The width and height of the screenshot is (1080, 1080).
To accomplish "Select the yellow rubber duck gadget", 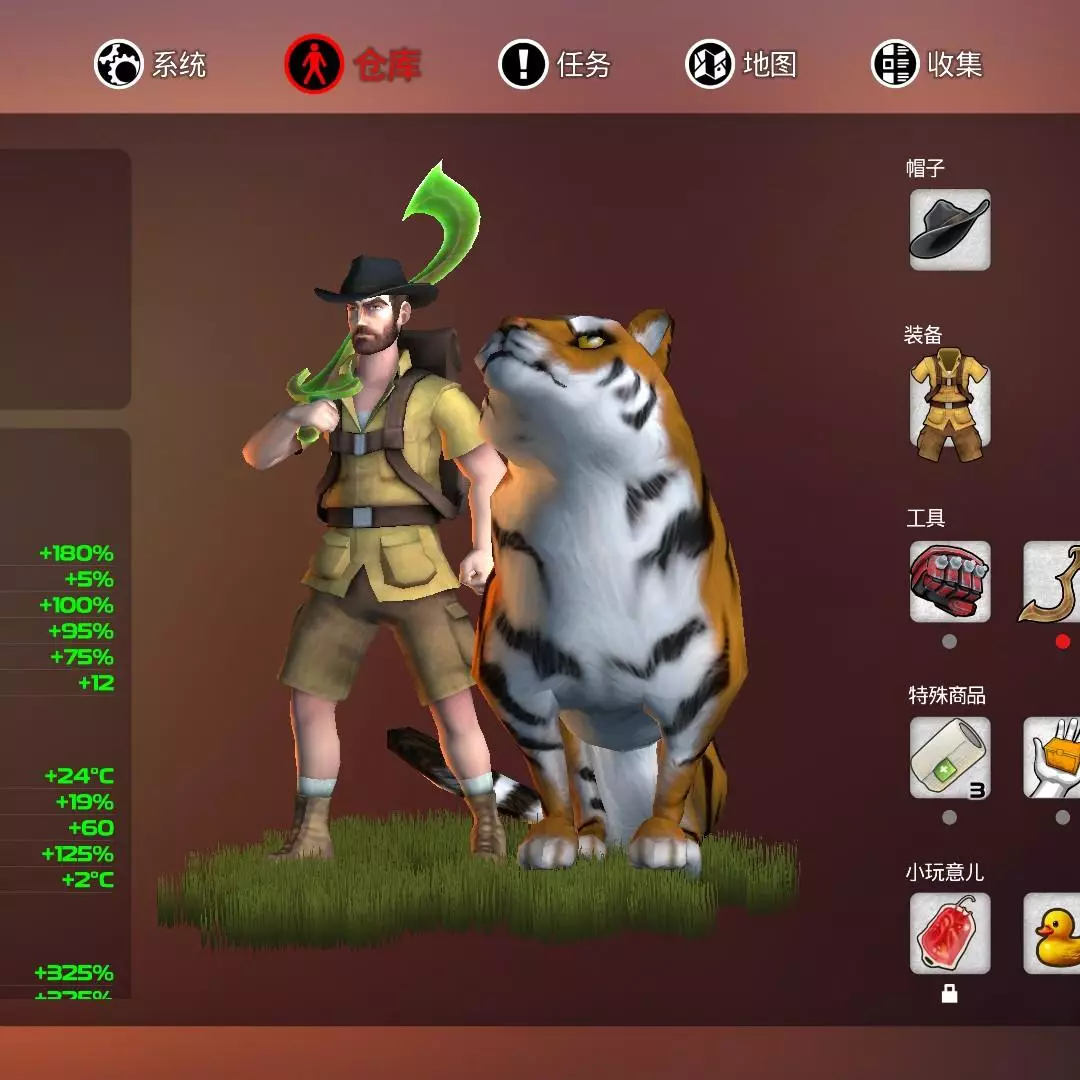I will 1054,933.
